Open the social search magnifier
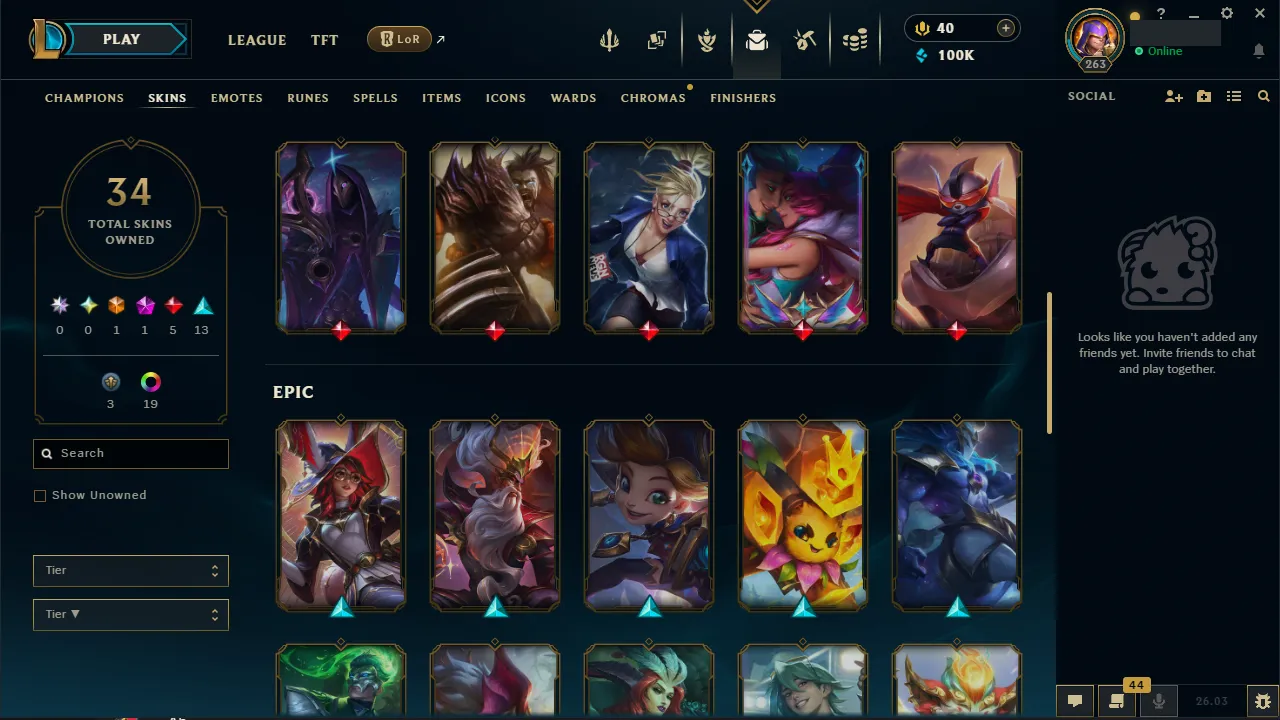This screenshot has width=1280, height=720. click(1263, 96)
